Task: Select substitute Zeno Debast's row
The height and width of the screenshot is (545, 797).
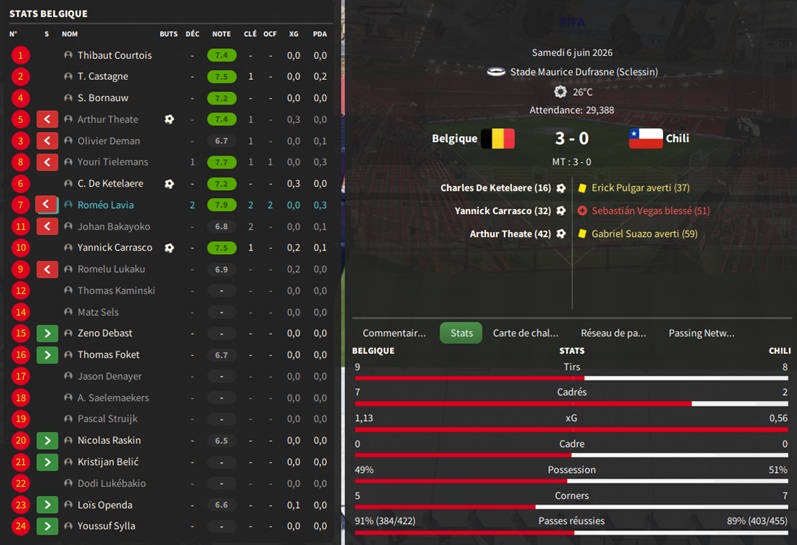Action: [x=105, y=333]
